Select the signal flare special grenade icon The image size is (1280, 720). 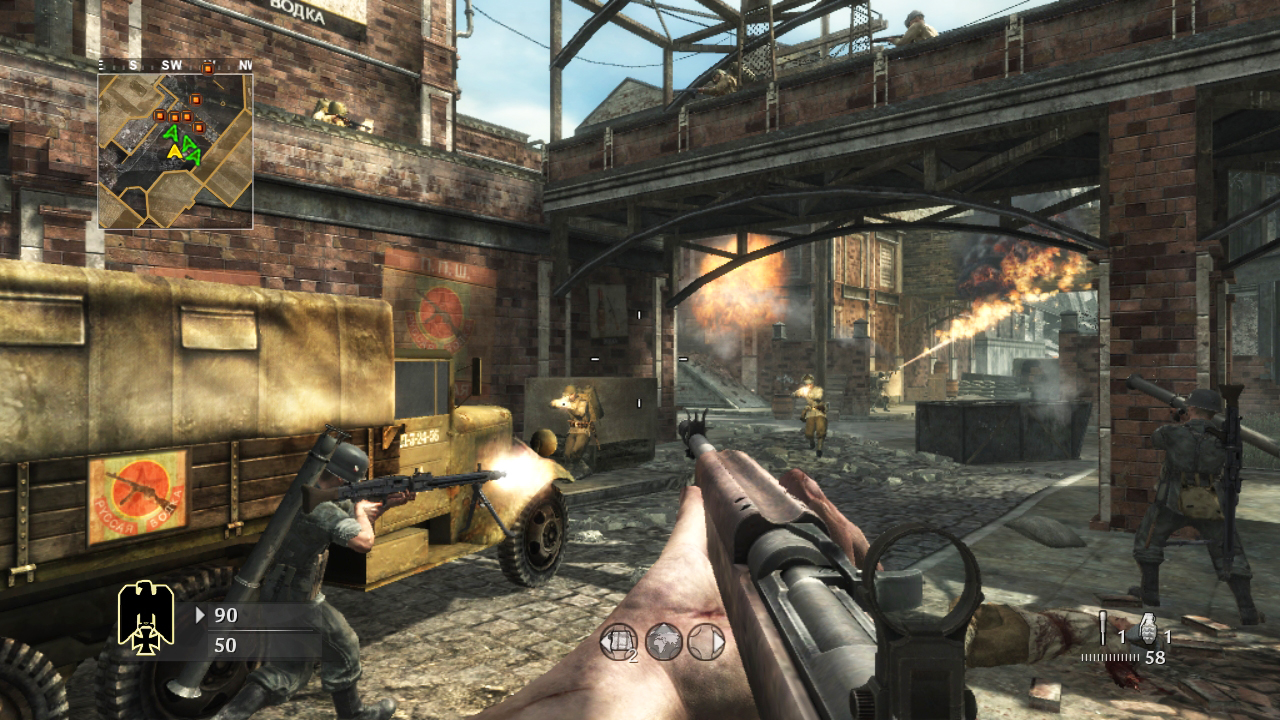pyautogui.click(x=1104, y=627)
